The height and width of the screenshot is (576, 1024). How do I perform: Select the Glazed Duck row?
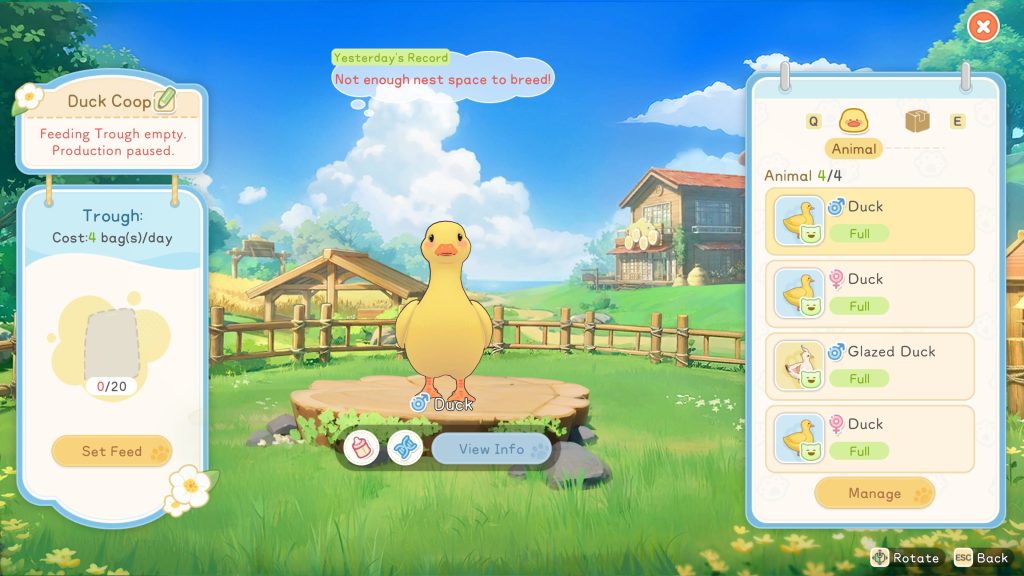(870, 366)
